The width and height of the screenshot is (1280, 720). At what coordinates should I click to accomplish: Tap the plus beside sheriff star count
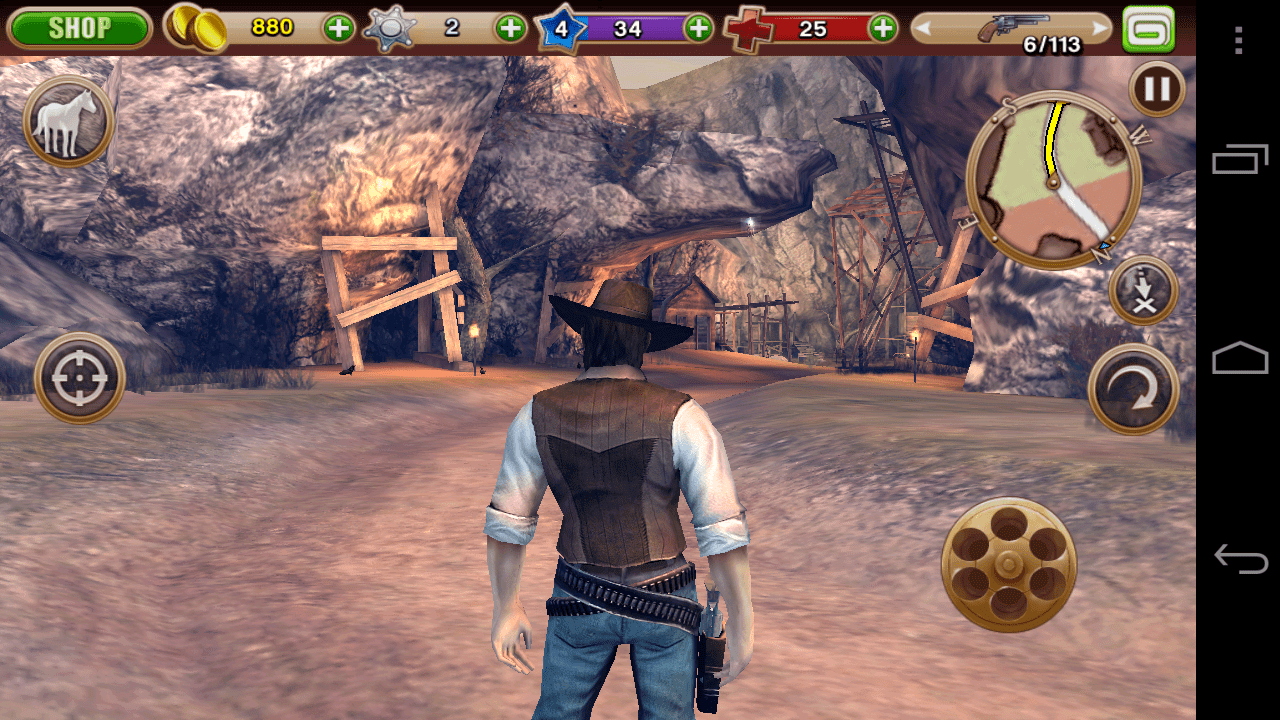coord(511,28)
